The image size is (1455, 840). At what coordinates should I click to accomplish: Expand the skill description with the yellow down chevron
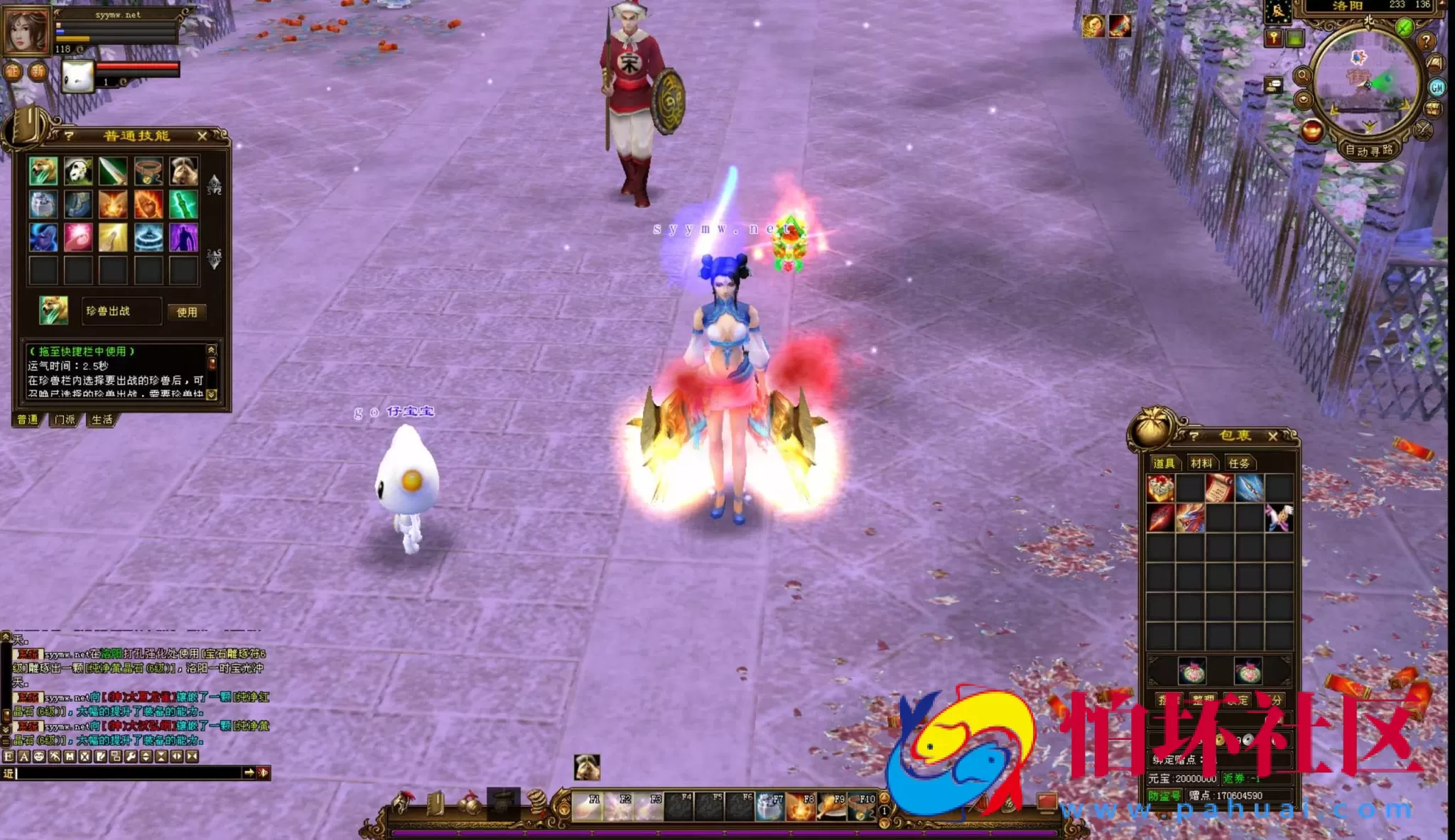pyautogui.click(x=211, y=393)
